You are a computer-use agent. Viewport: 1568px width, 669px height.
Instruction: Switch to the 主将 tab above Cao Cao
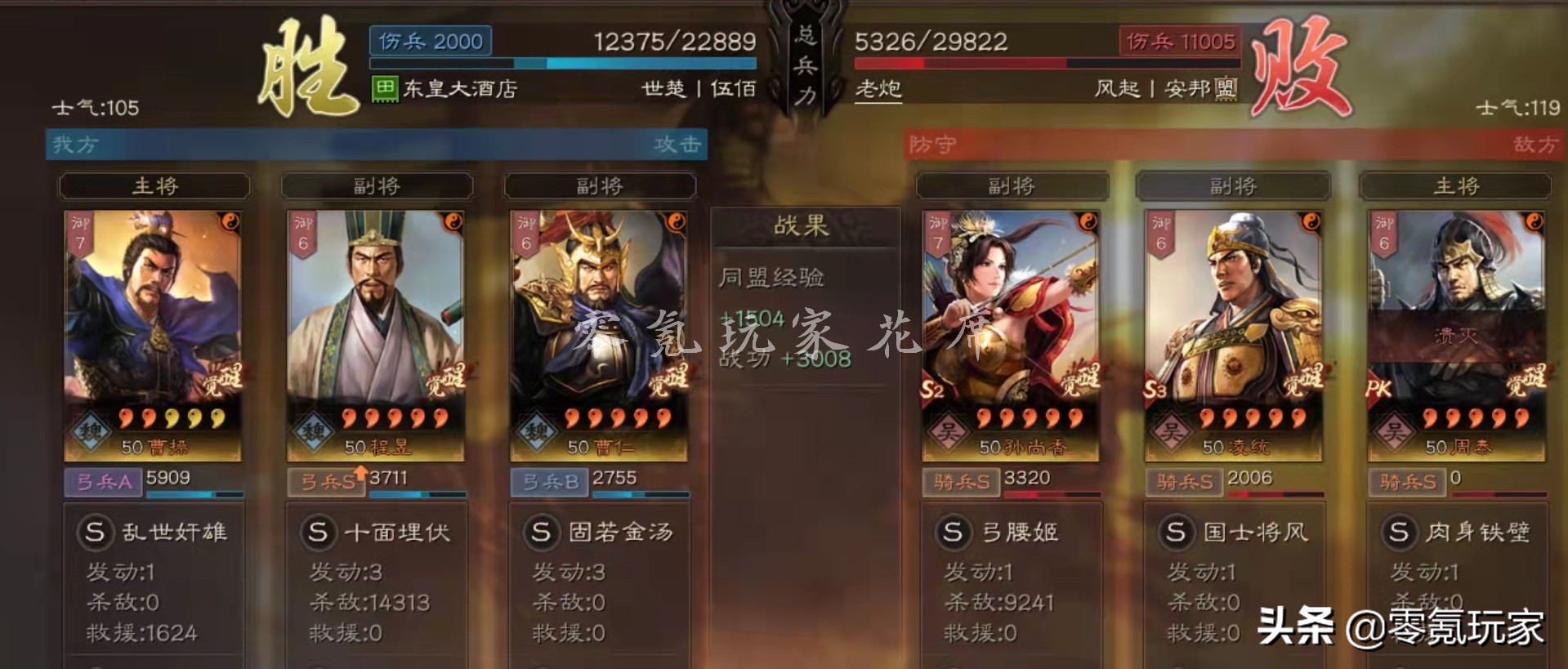click(x=154, y=186)
